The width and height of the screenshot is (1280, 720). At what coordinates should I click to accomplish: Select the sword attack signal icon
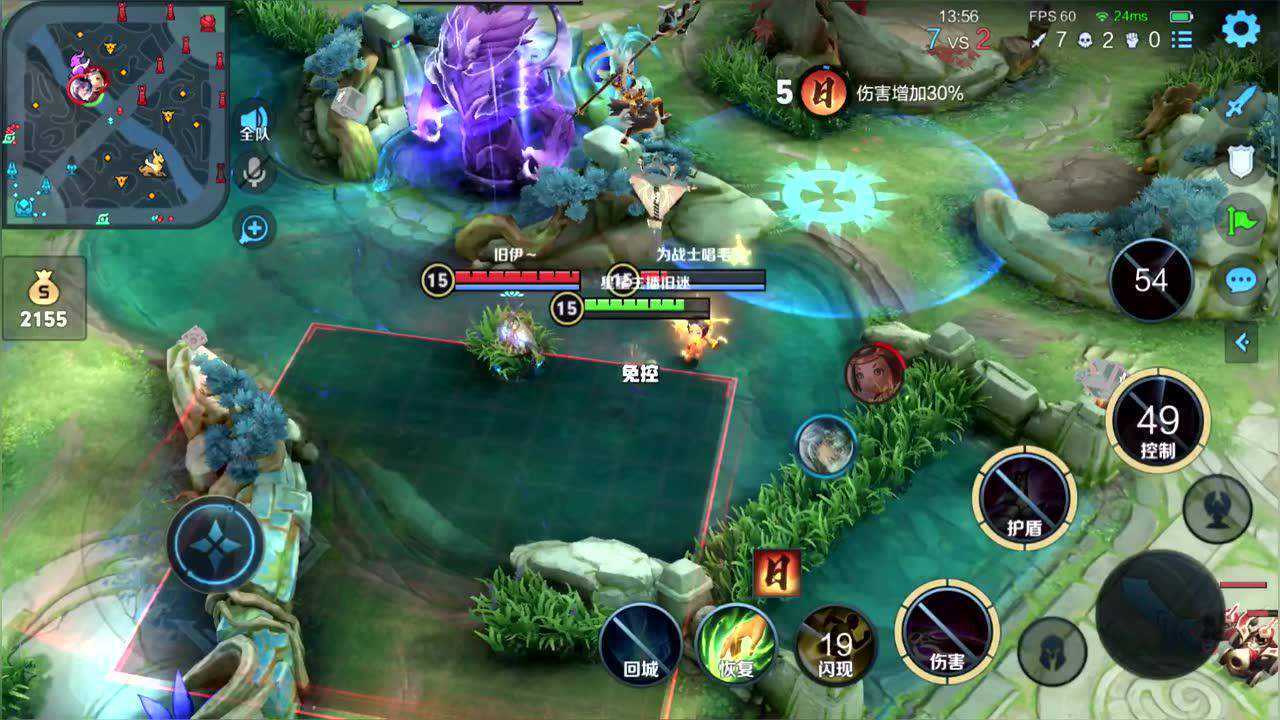click(x=1241, y=103)
